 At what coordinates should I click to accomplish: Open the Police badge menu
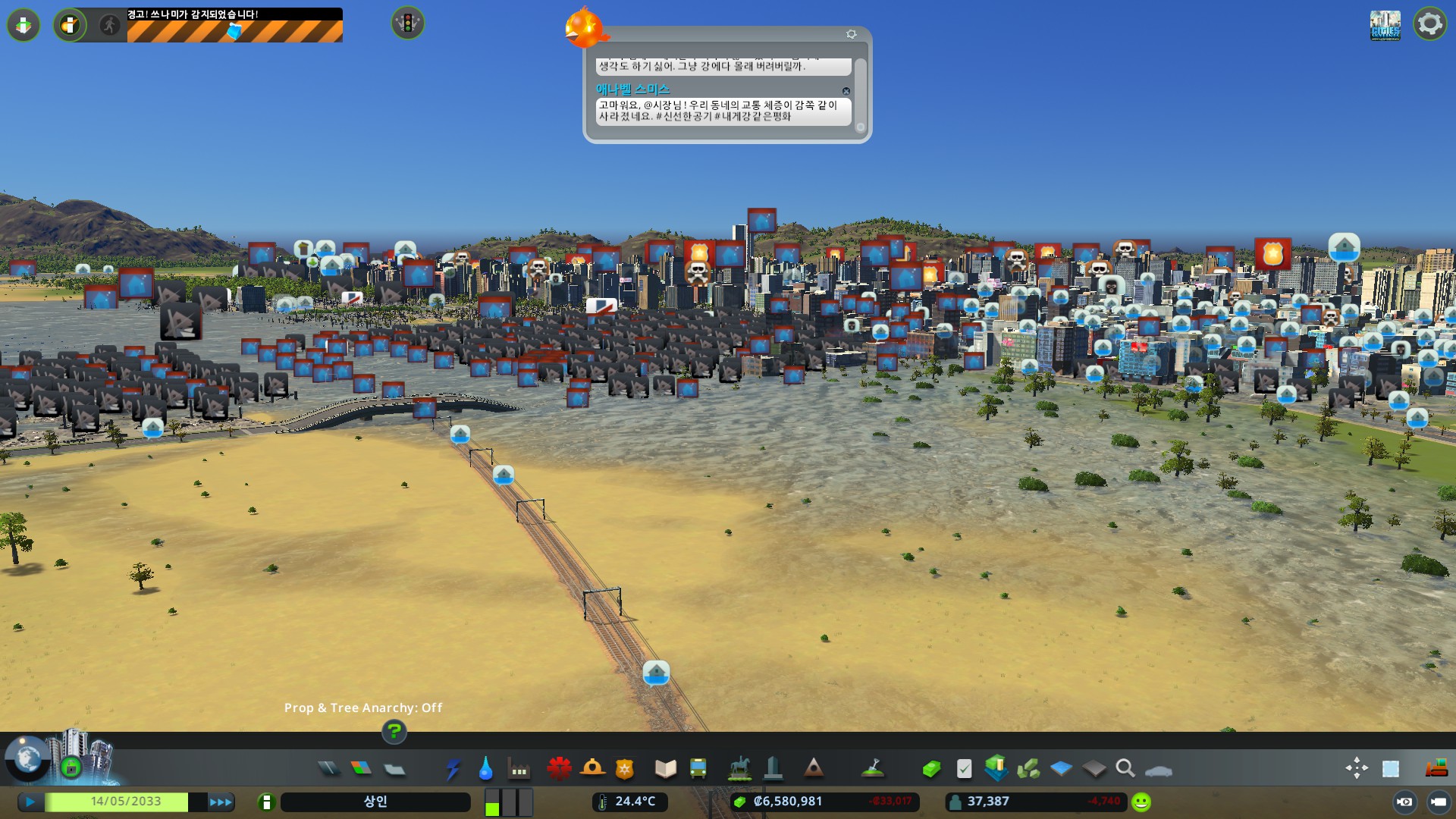[624, 769]
